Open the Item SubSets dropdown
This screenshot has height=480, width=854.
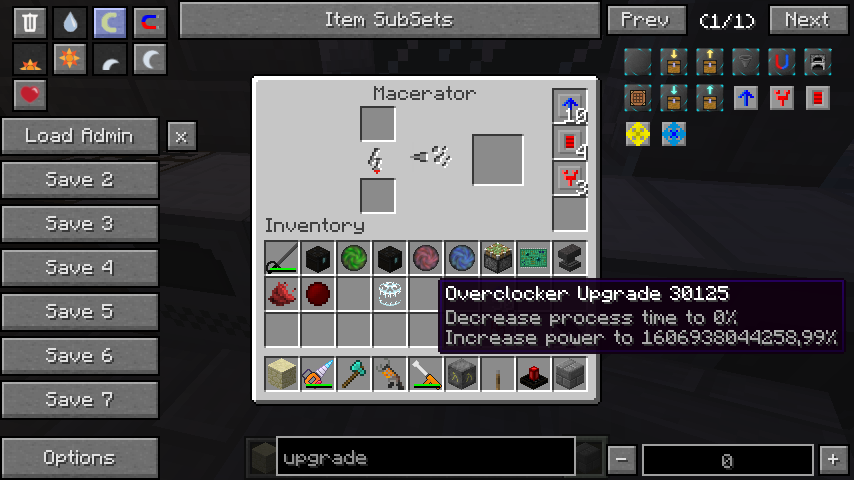click(388, 20)
